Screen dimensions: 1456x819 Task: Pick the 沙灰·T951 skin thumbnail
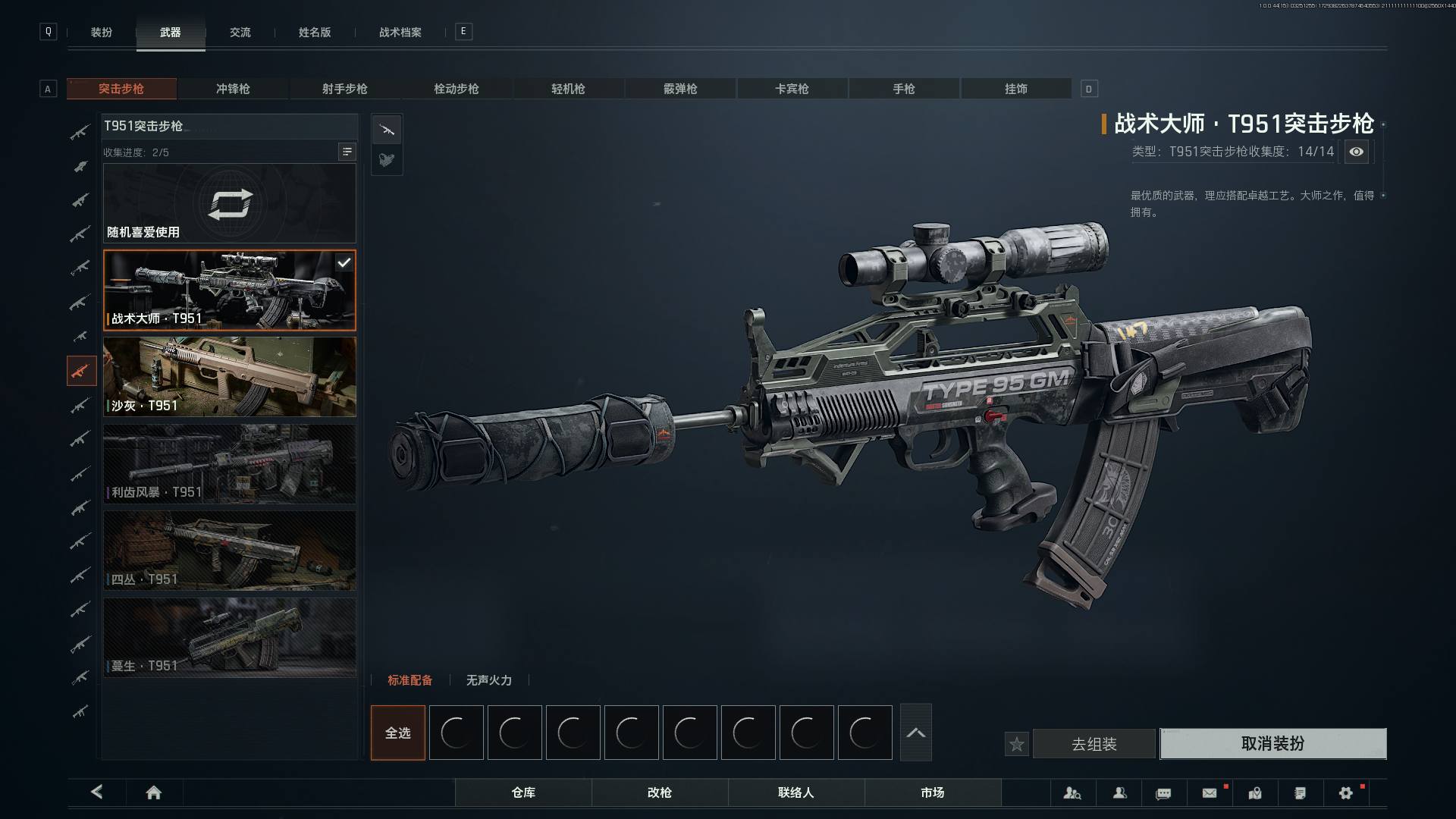tap(229, 377)
